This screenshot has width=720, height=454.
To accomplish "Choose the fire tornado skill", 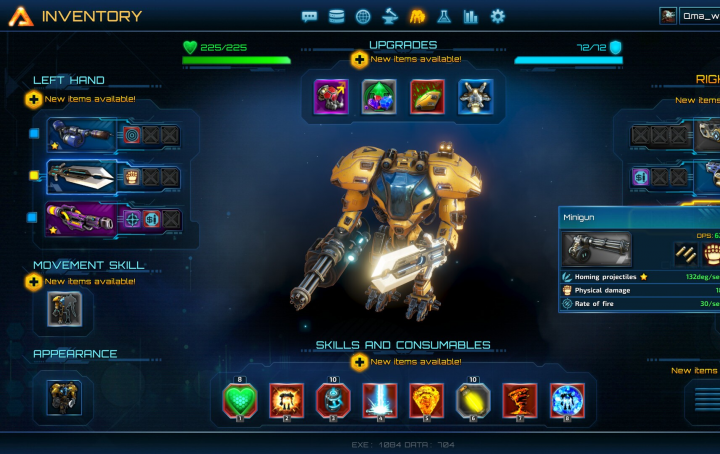I will click(520, 401).
